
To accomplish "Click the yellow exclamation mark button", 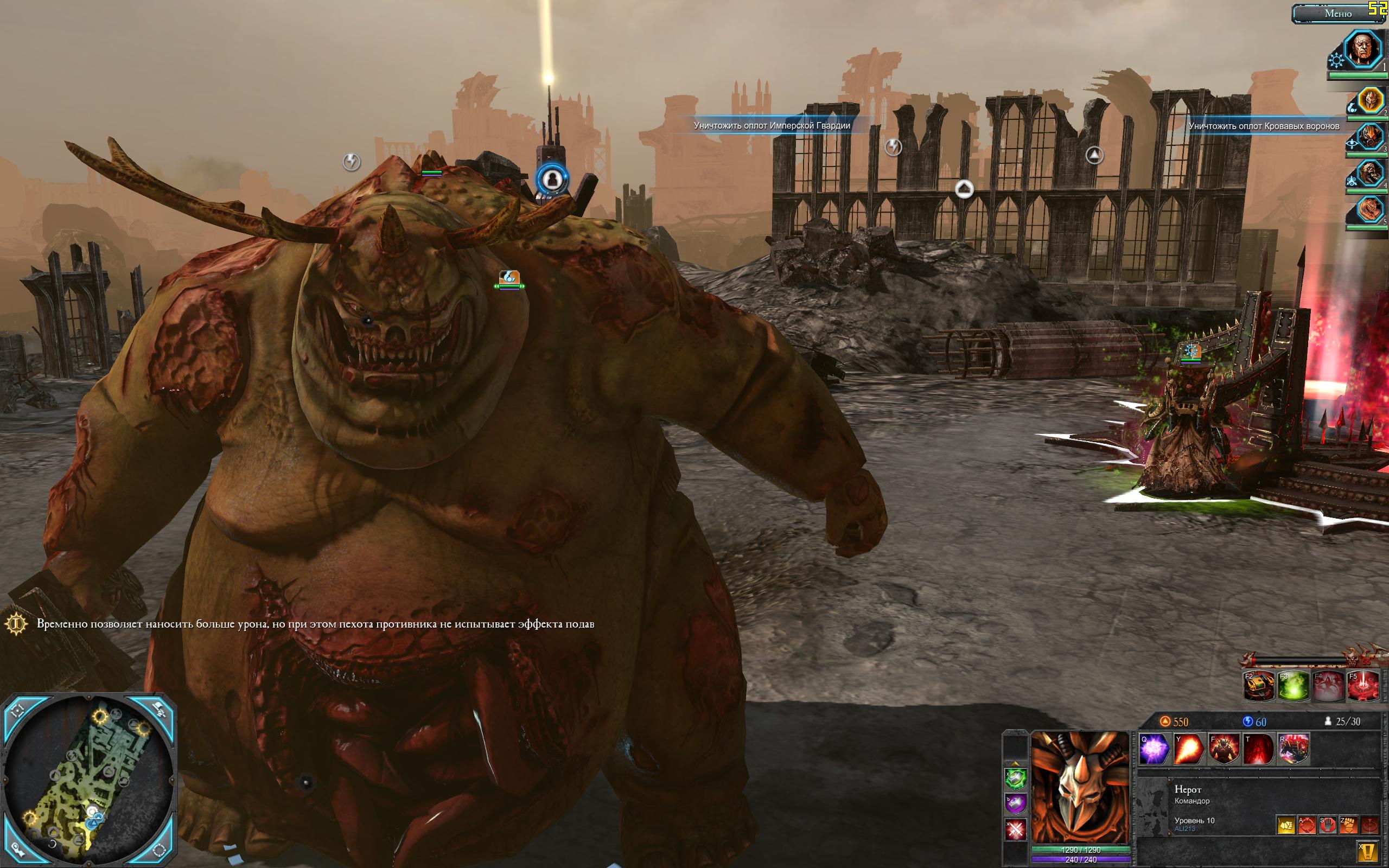I will tap(1369, 850).
